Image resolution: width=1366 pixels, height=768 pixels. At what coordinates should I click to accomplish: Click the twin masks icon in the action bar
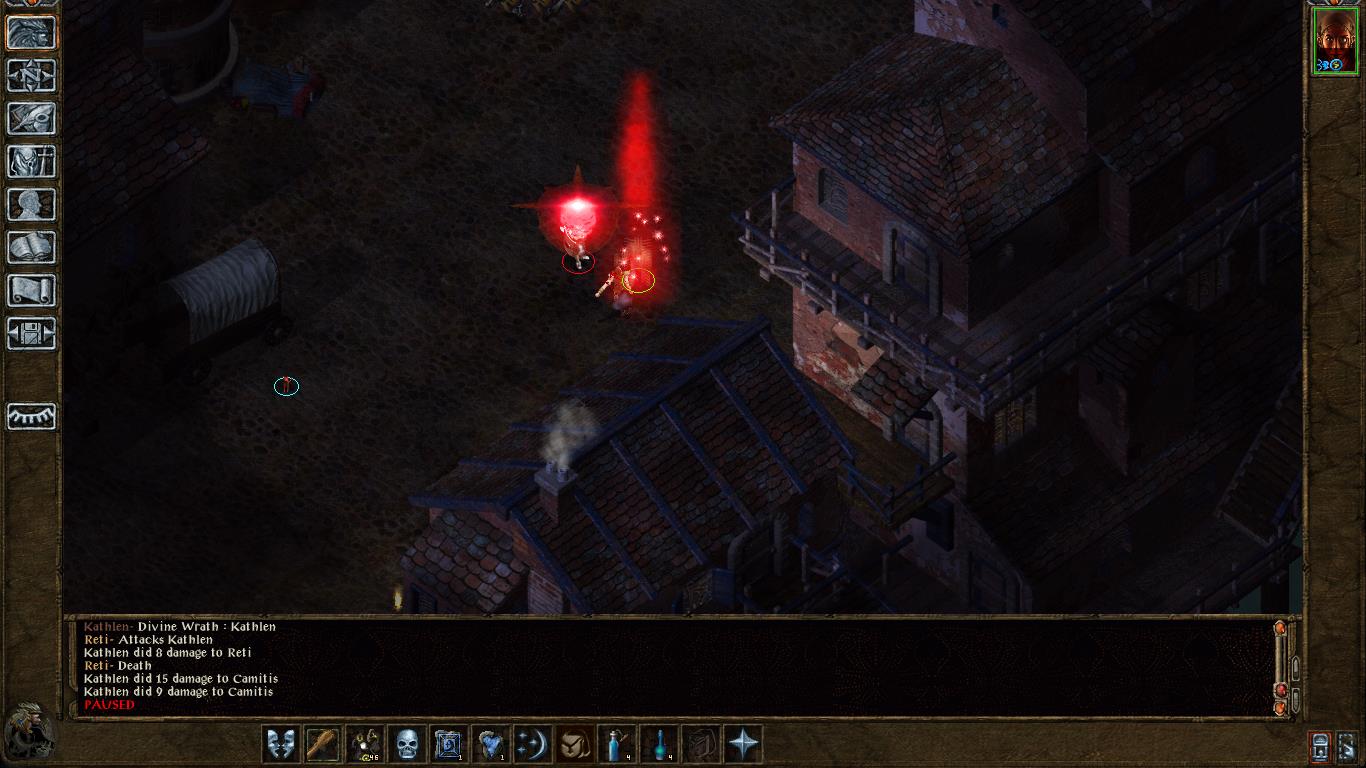tap(281, 744)
